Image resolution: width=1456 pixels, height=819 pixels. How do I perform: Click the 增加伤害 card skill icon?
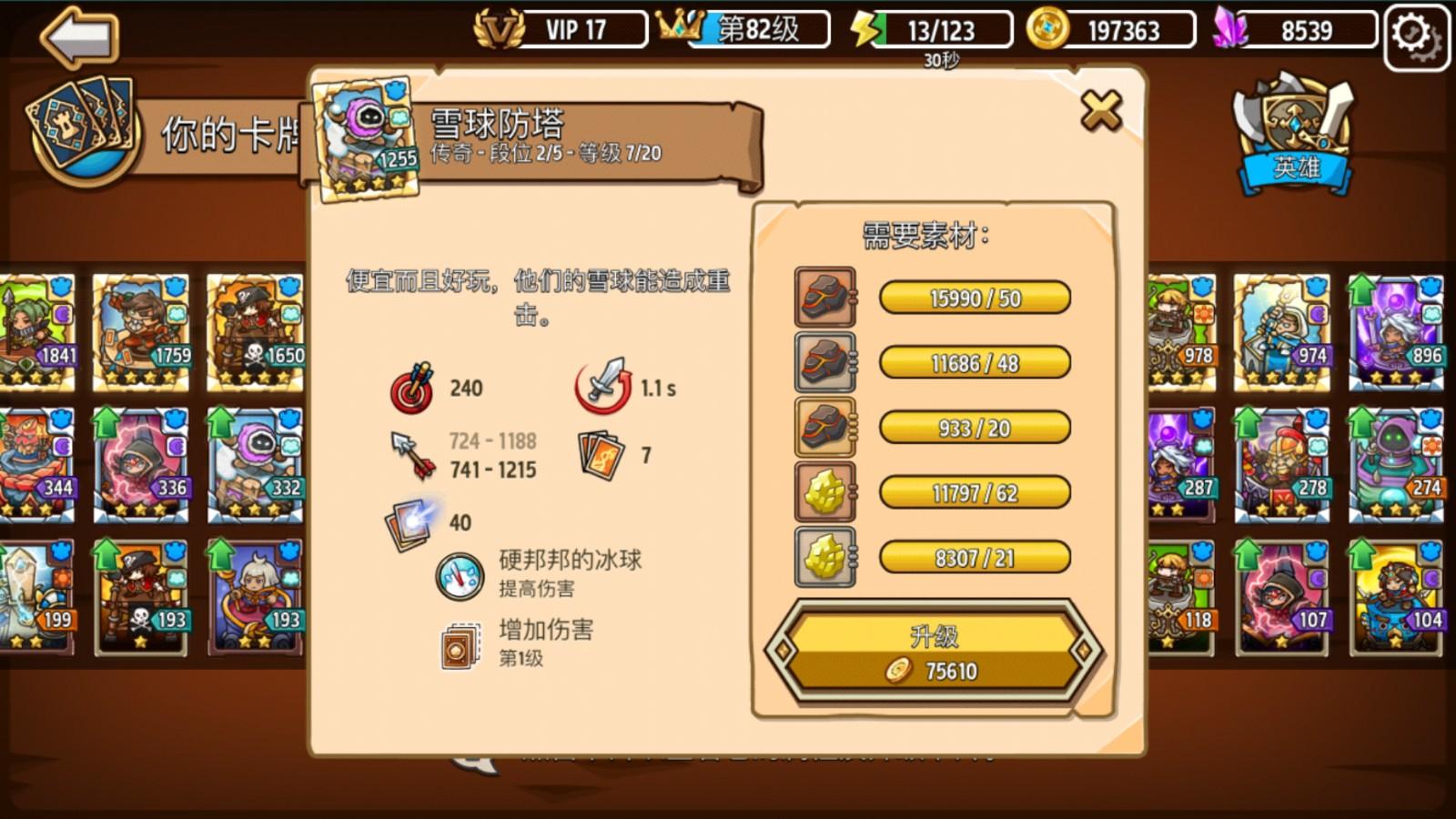[x=459, y=645]
